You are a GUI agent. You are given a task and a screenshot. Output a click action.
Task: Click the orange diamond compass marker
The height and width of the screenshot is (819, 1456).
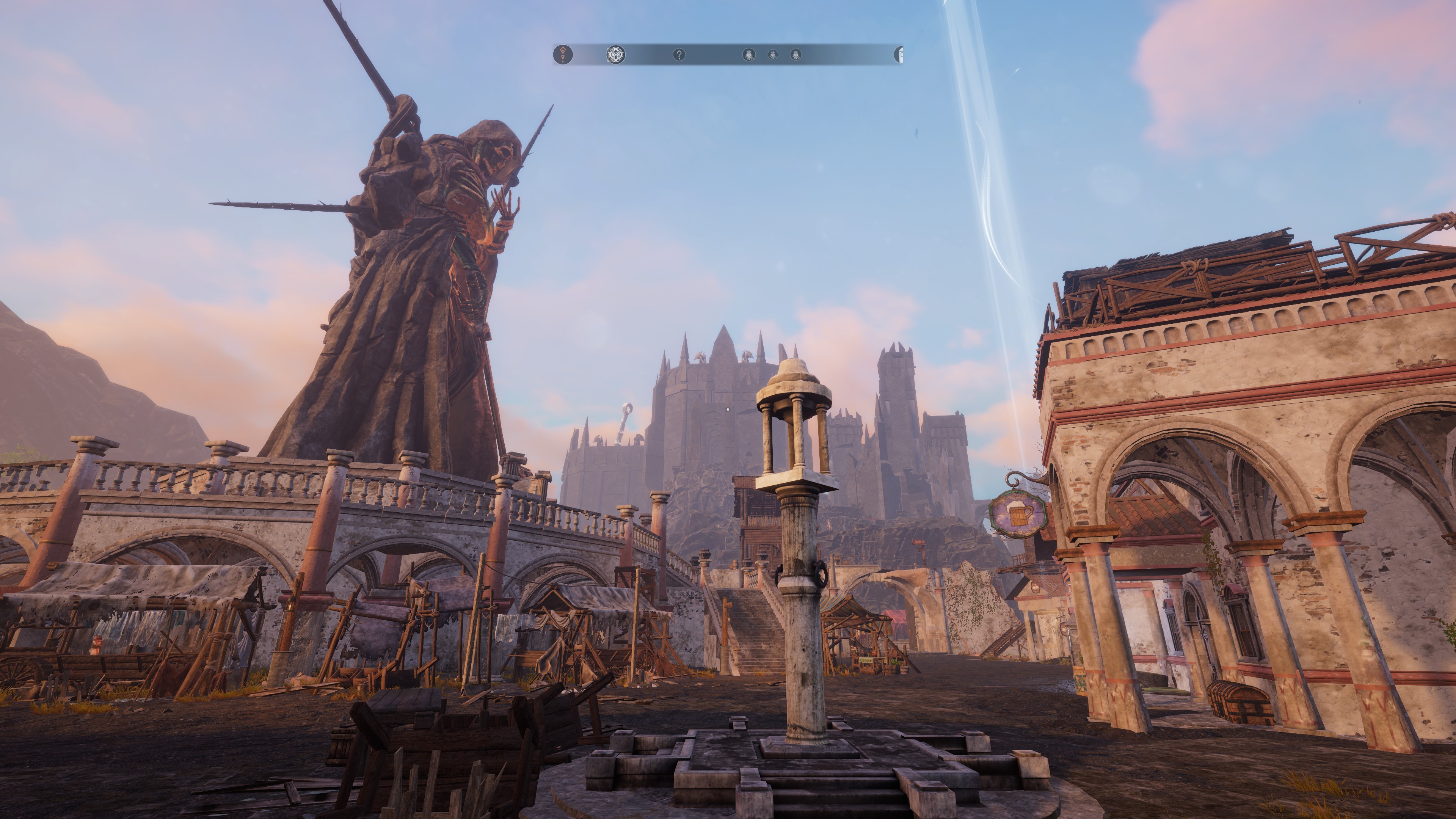(563, 54)
